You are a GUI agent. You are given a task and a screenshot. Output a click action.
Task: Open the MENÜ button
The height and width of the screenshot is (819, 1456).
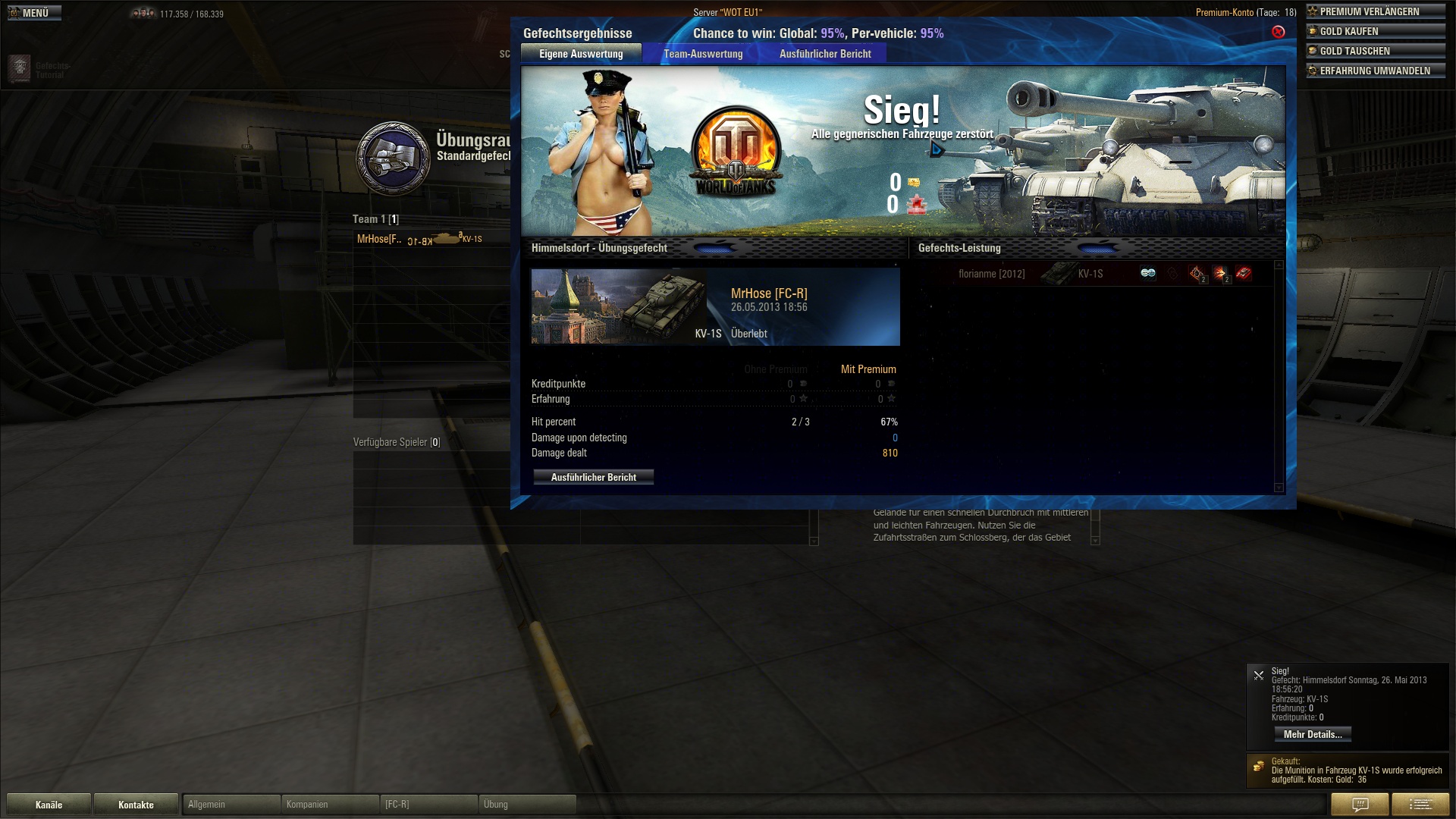point(34,13)
